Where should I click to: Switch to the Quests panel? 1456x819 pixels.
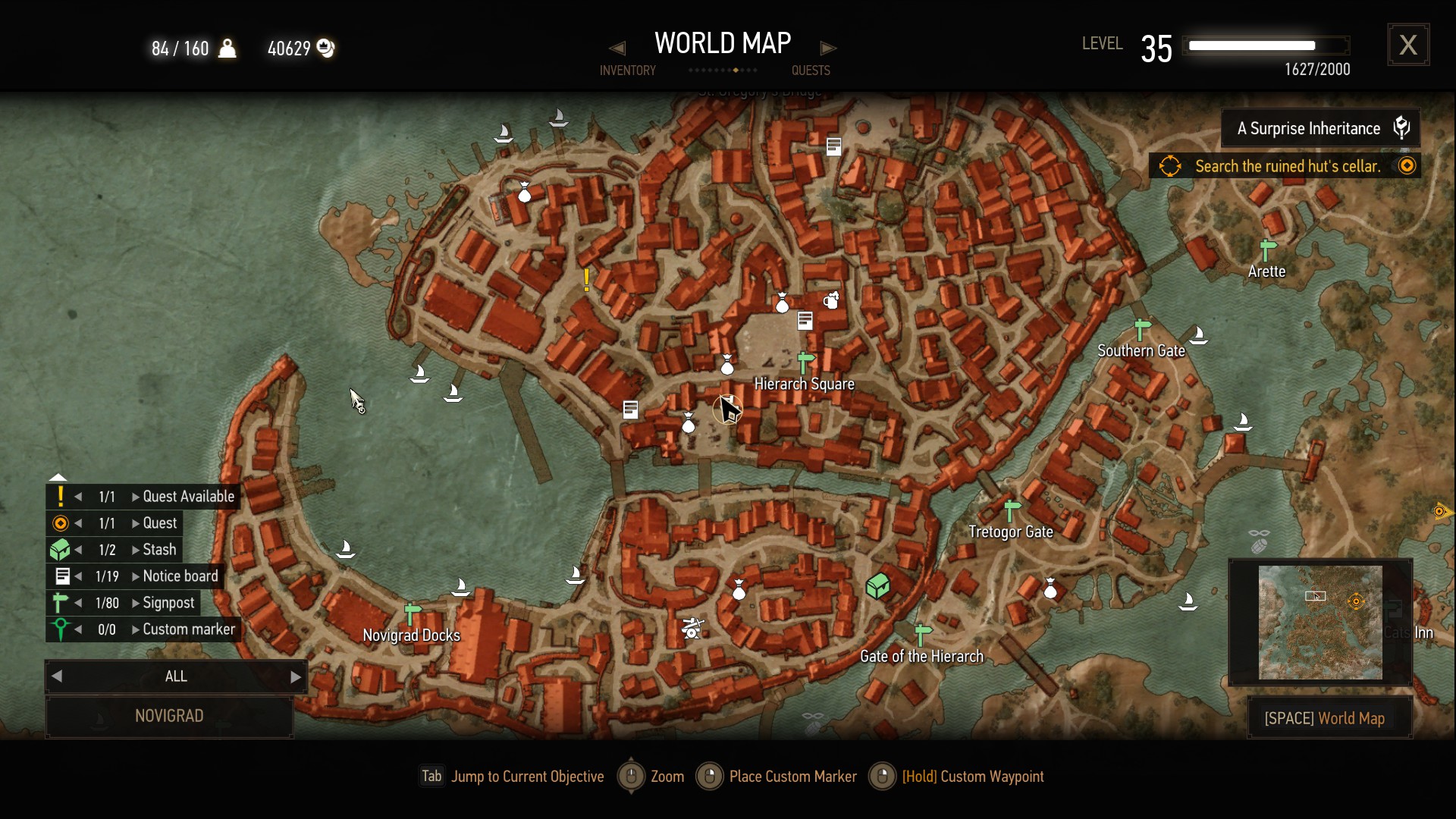[x=811, y=70]
